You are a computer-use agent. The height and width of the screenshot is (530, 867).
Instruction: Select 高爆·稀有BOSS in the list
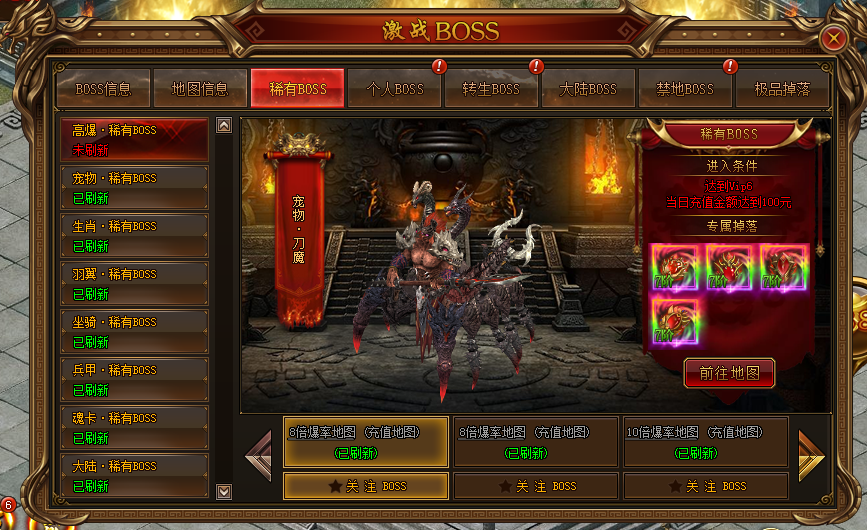134,140
